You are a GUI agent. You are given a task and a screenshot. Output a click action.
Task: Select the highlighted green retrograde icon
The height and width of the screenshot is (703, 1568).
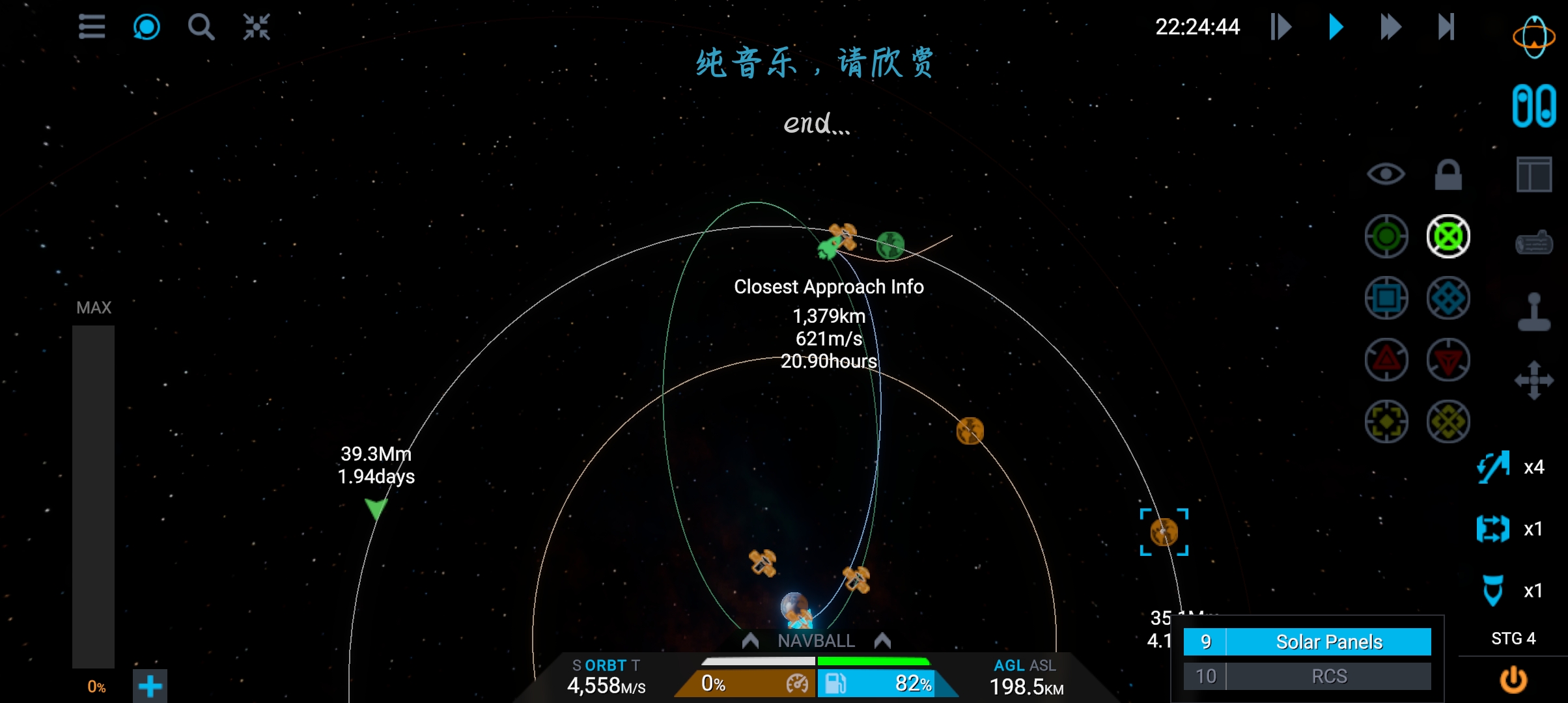coord(1448,236)
